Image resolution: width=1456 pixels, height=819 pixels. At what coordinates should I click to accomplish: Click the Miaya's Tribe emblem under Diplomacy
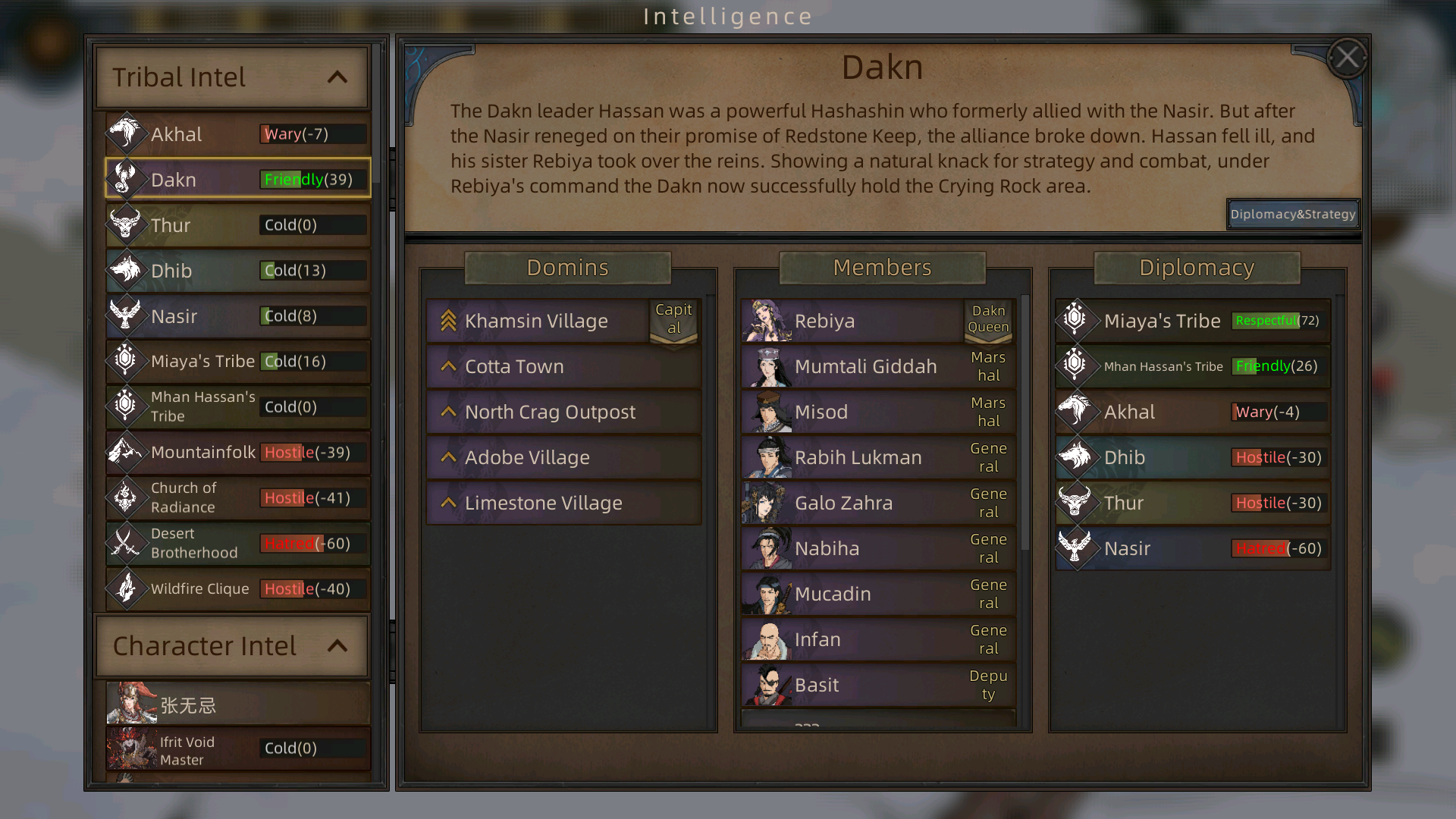[x=1078, y=321]
